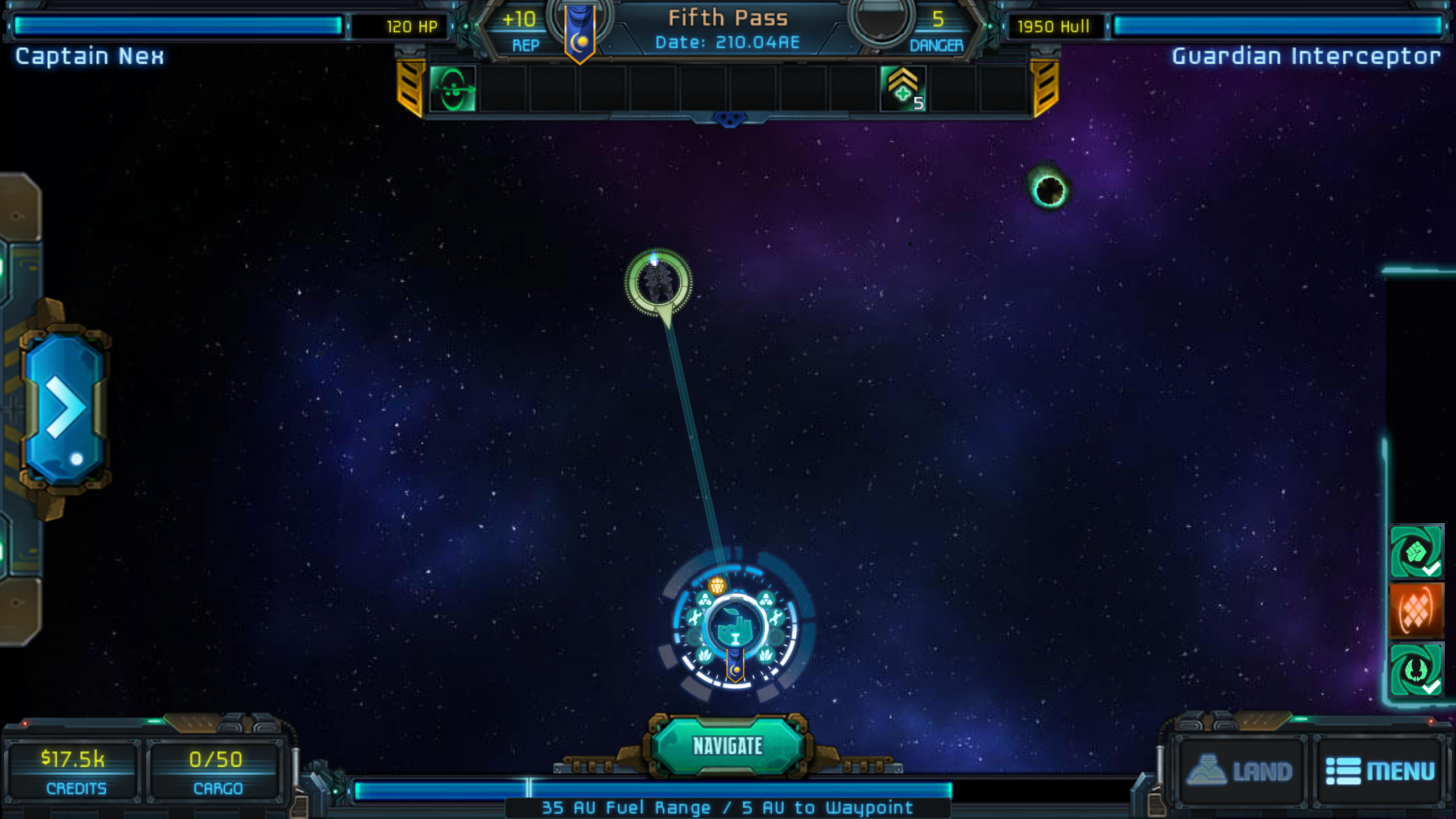The height and width of the screenshot is (819, 1456).
Task: Select a plant harvest icon on the planet ring
Action: click(x=705, y=656)
